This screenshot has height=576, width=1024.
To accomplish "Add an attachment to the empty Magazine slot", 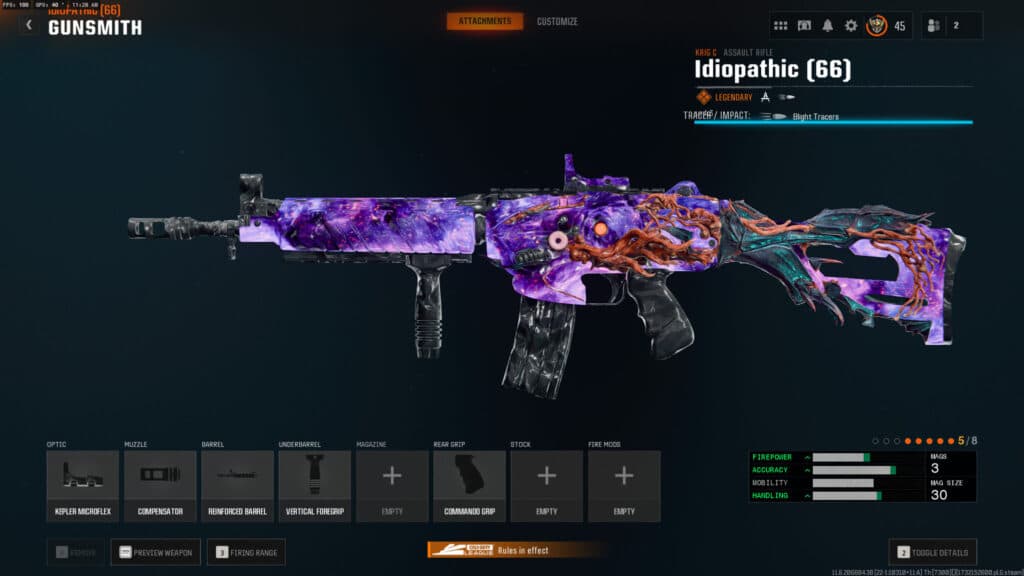I will [x=392, y=485].
